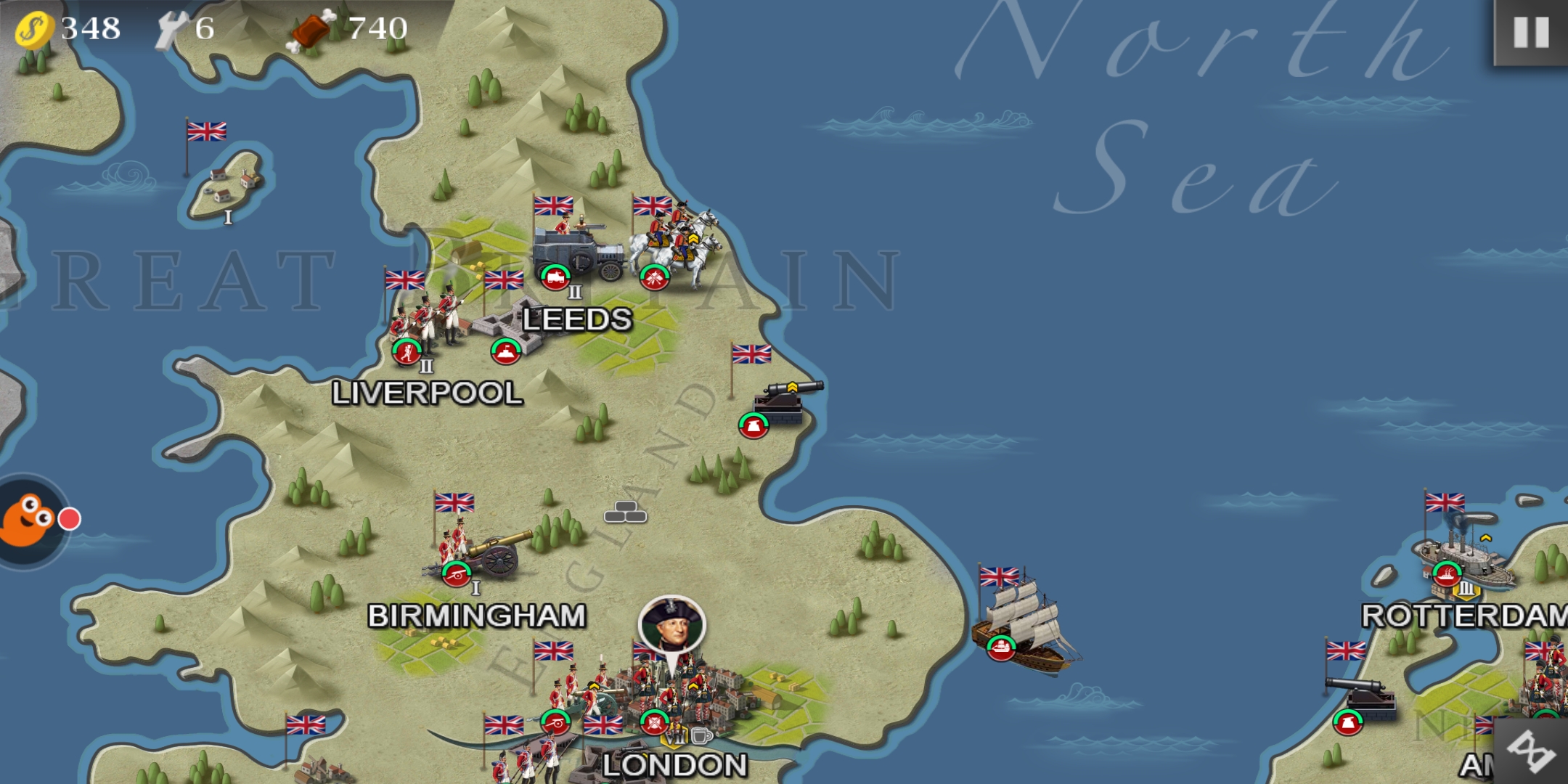End the turn with the hourglass button

1532,751
